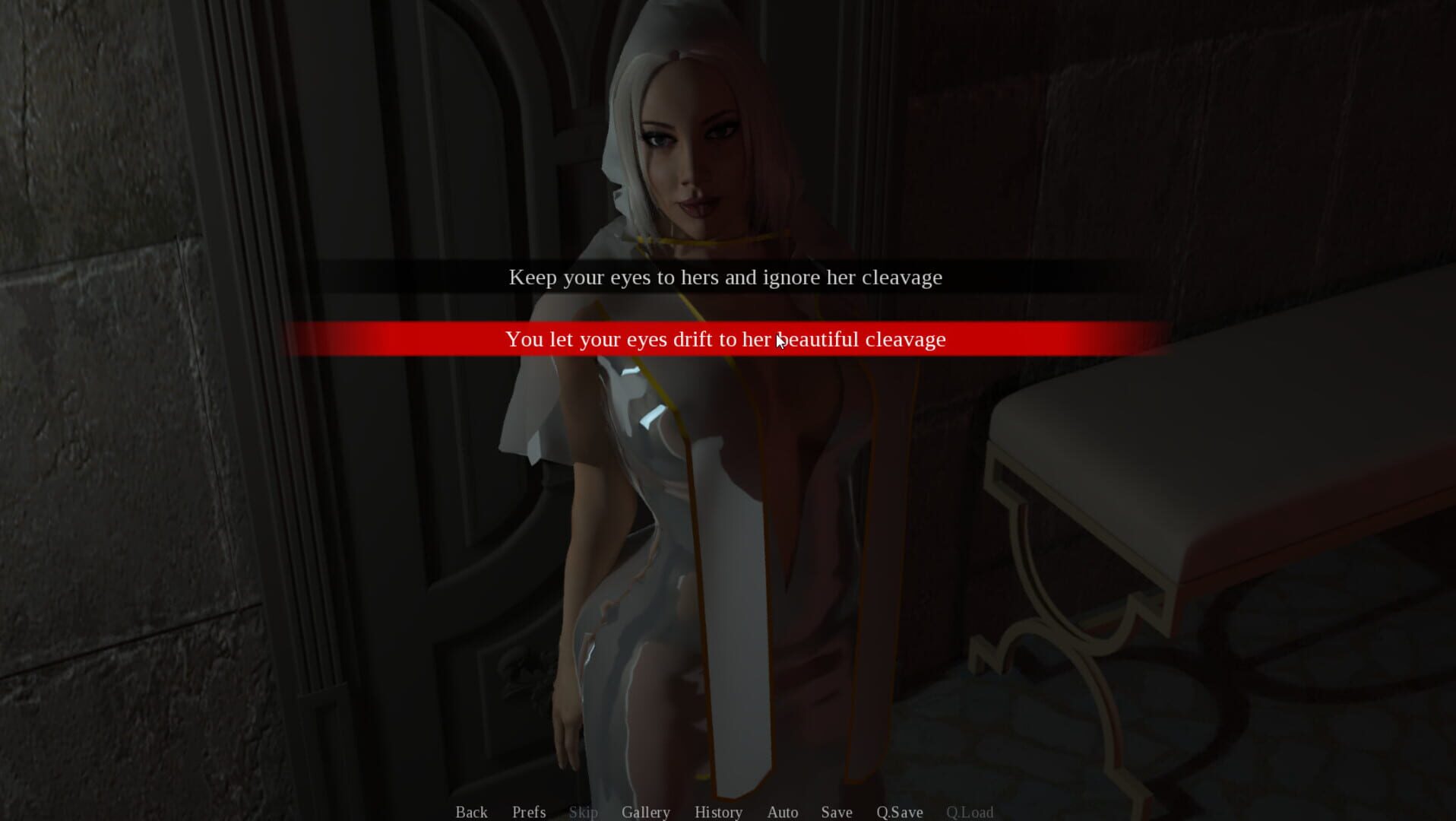Click Back to rewind dialogue
This screenshot has width=1456, height=821.
click(471, 812)
